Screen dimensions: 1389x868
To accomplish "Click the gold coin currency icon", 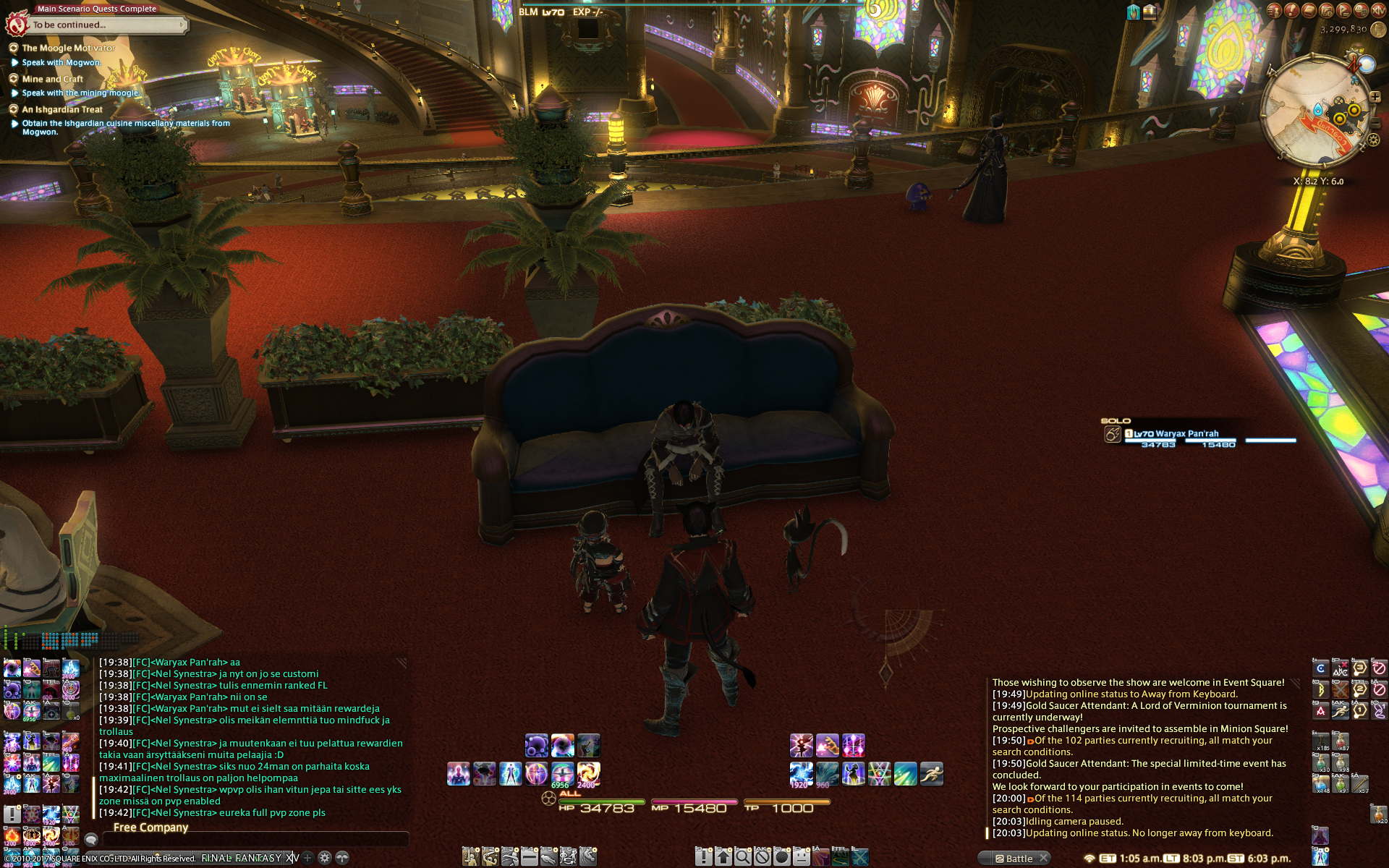I will click(x=1378, y=30).
